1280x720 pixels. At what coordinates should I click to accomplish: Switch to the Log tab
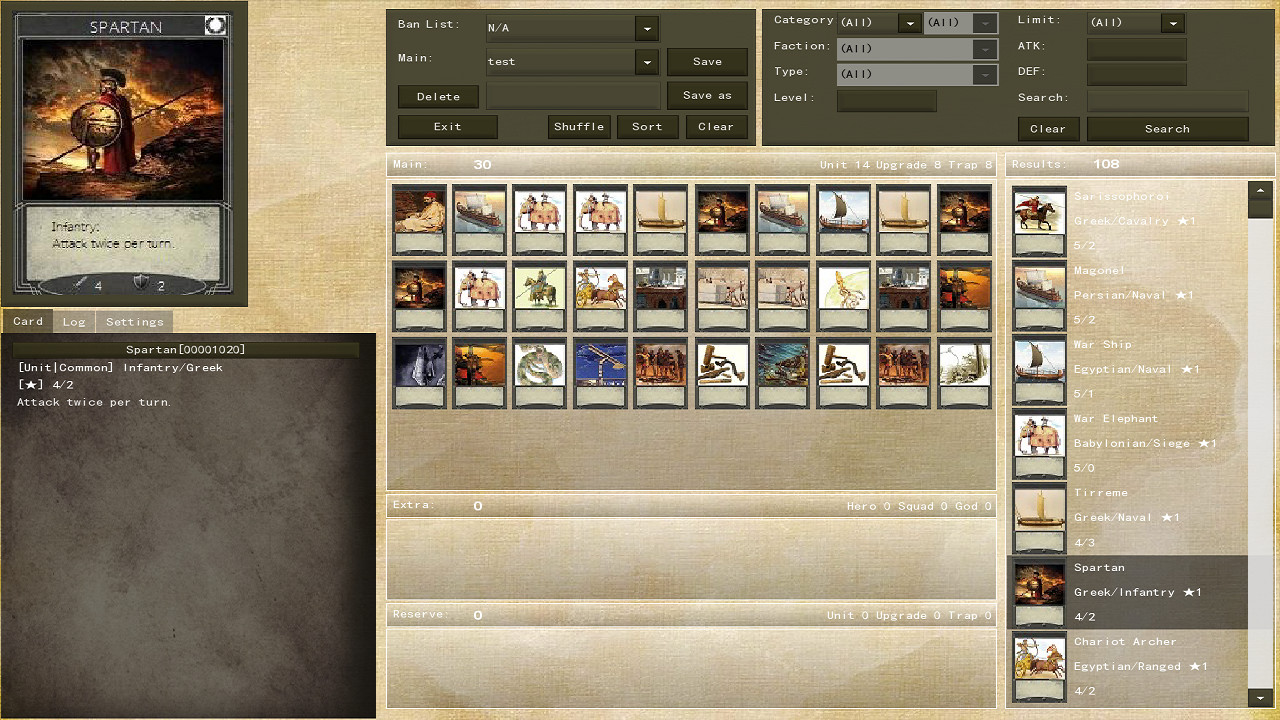[74, 321]
